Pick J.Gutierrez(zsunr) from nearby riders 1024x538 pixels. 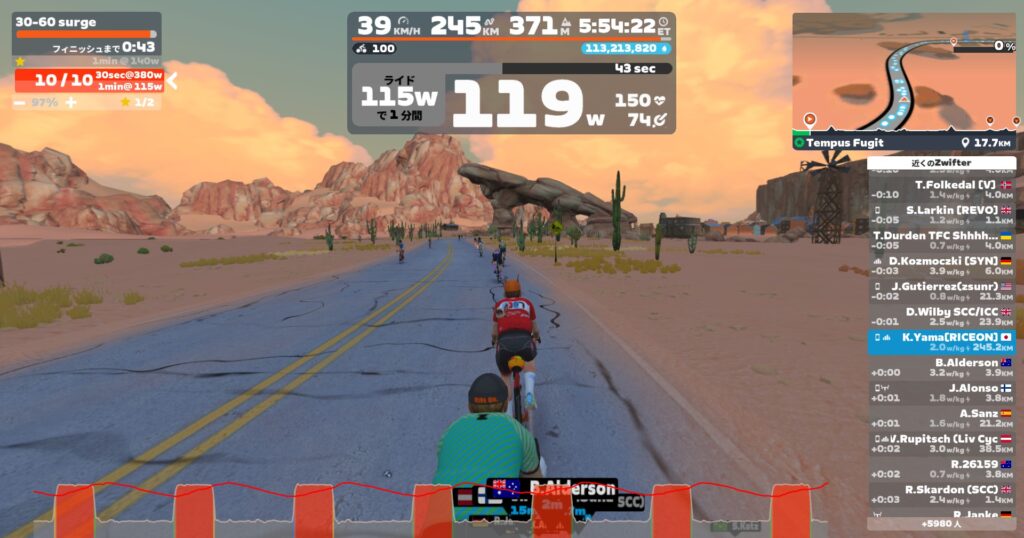(x=941, y=291)
